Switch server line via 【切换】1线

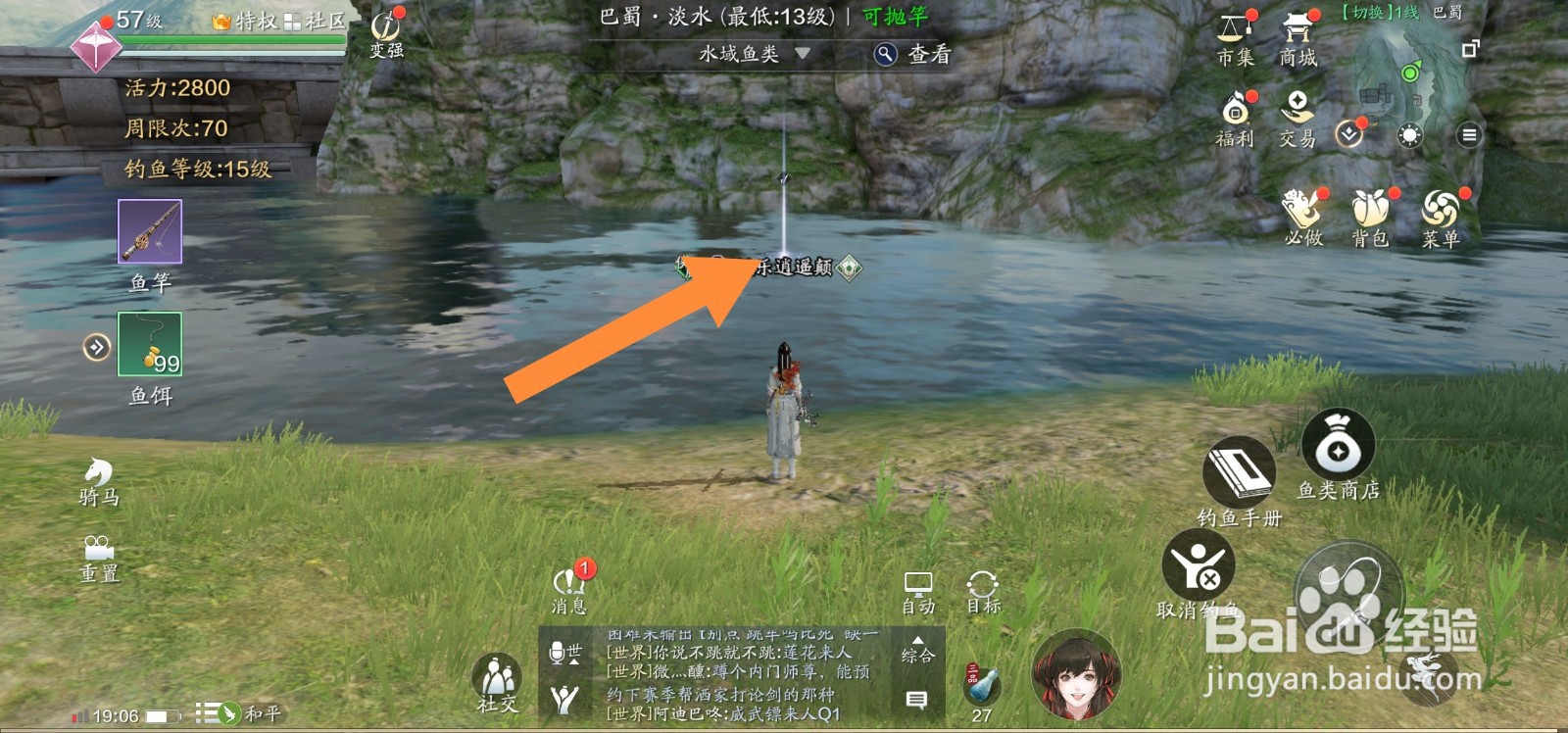pyautogui.click(x=1381, y=14)
